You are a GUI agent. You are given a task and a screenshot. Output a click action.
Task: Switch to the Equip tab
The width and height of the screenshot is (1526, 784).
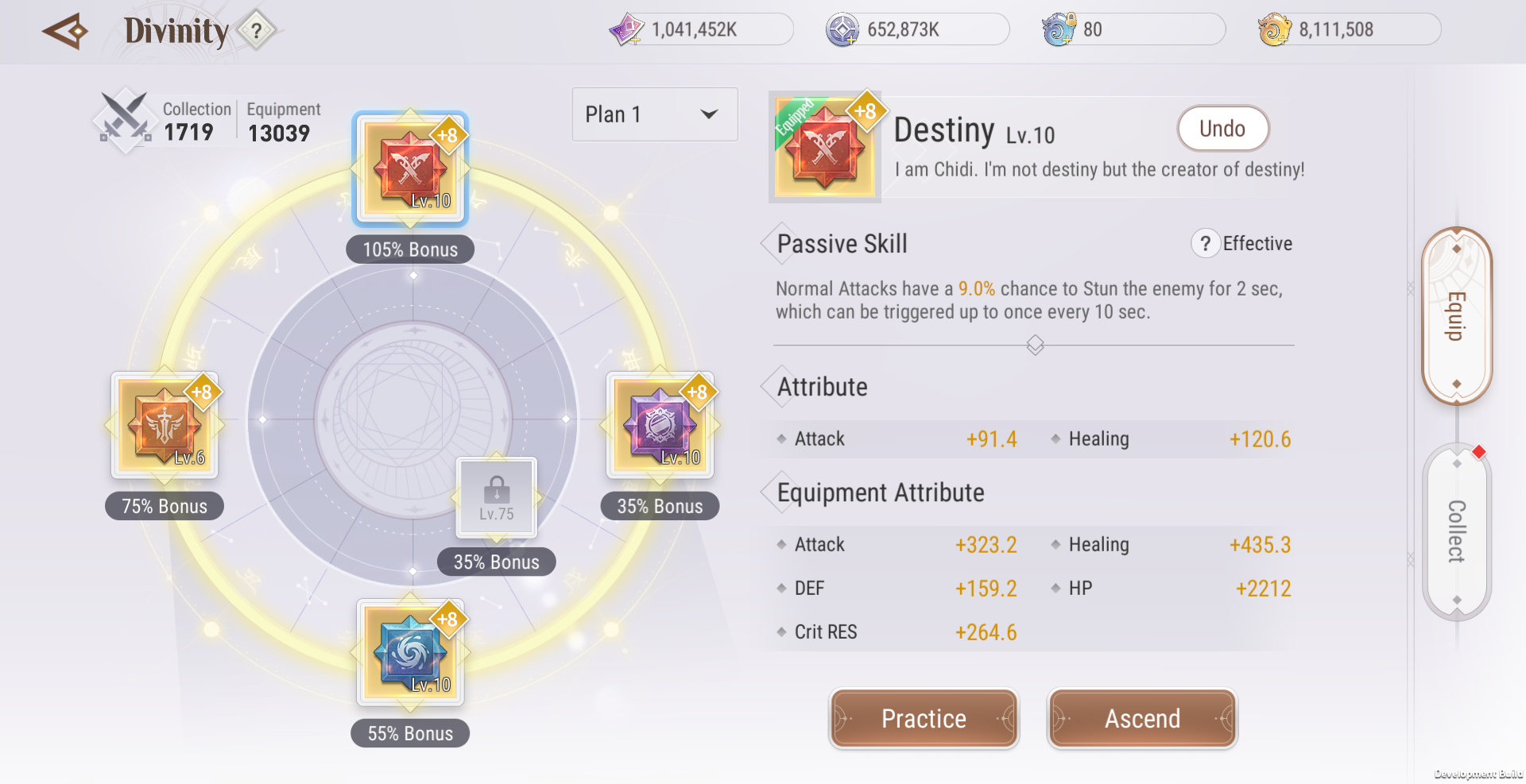(1457, 315)
